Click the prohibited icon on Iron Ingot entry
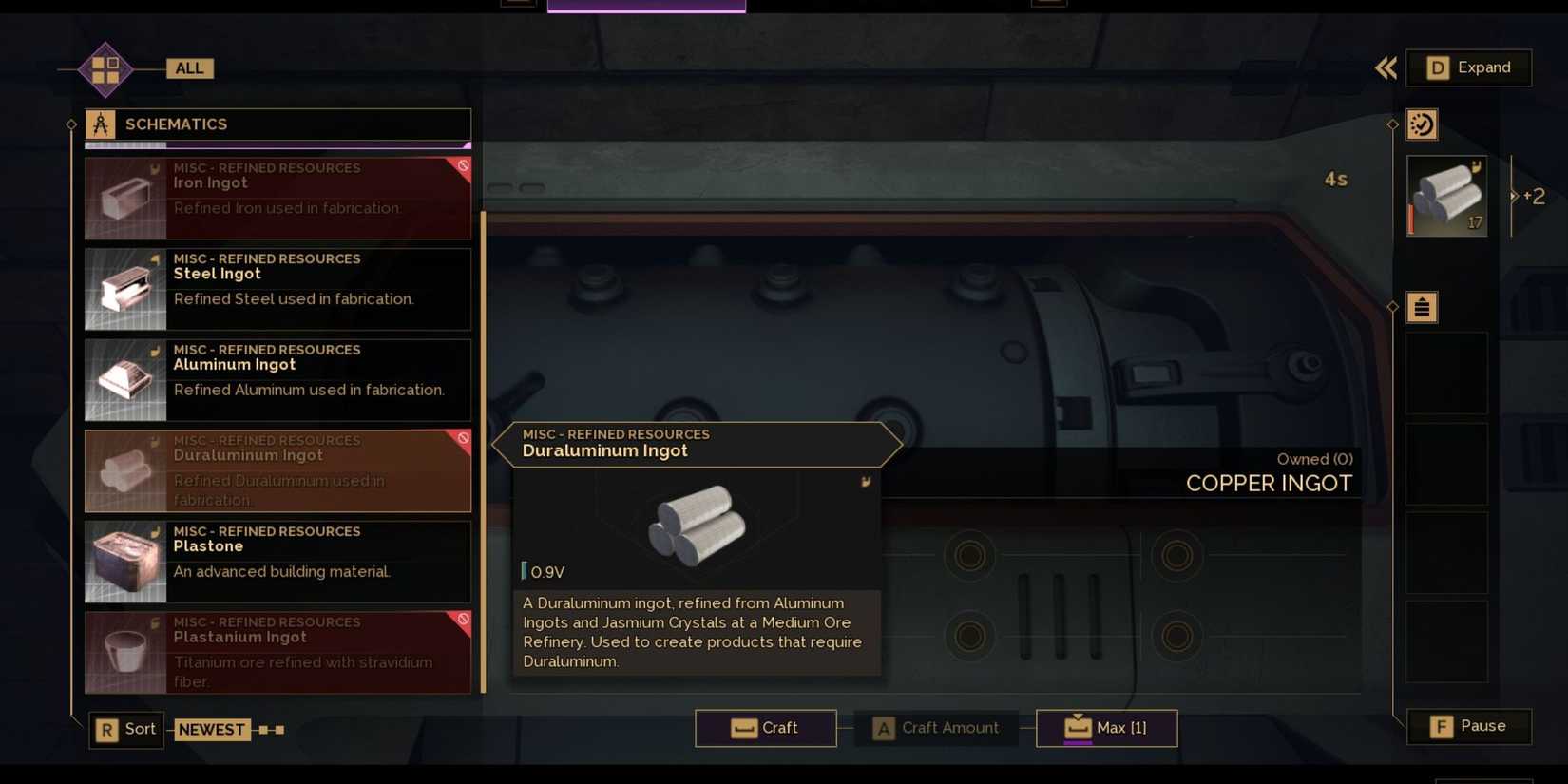1568x784 pixels. point(463,166)
